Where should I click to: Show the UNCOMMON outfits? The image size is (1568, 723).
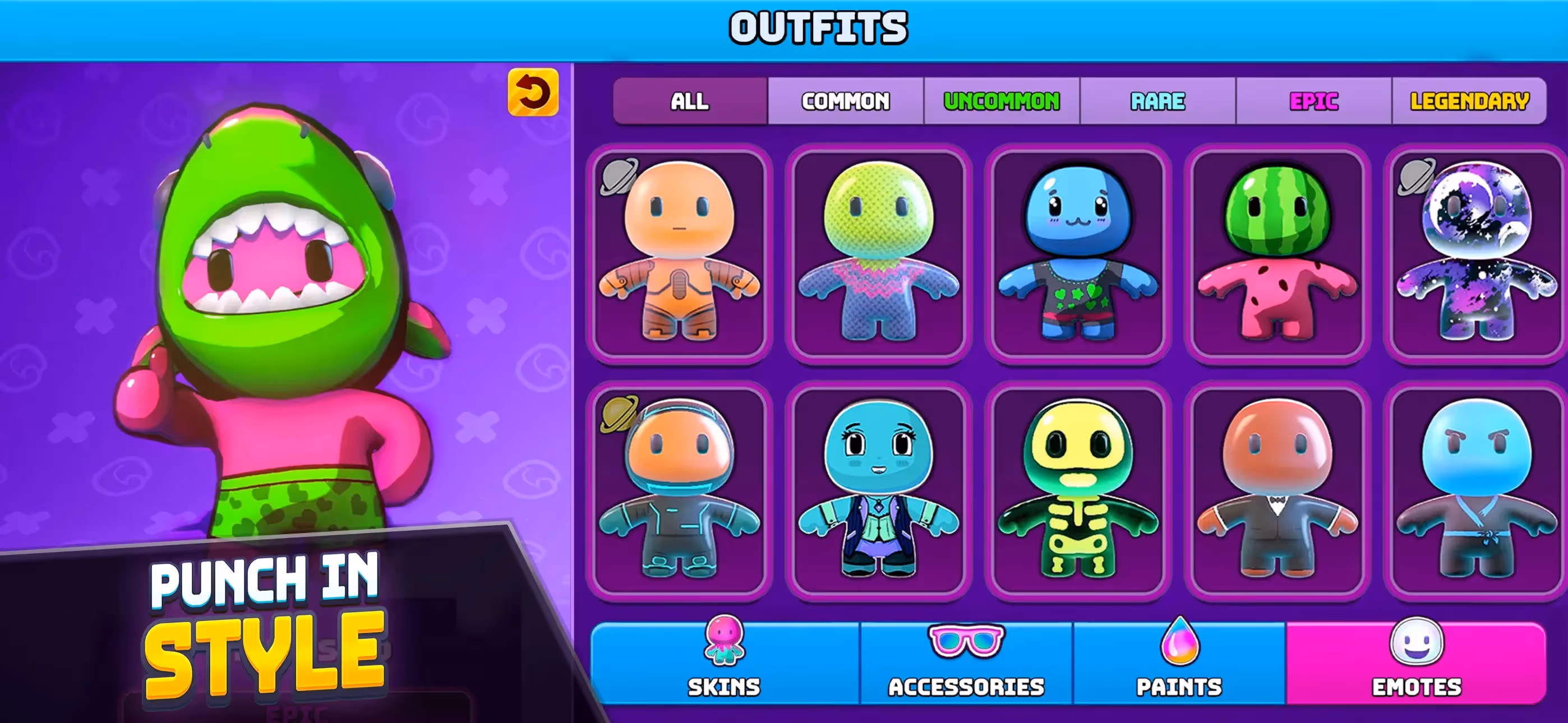1001,101
